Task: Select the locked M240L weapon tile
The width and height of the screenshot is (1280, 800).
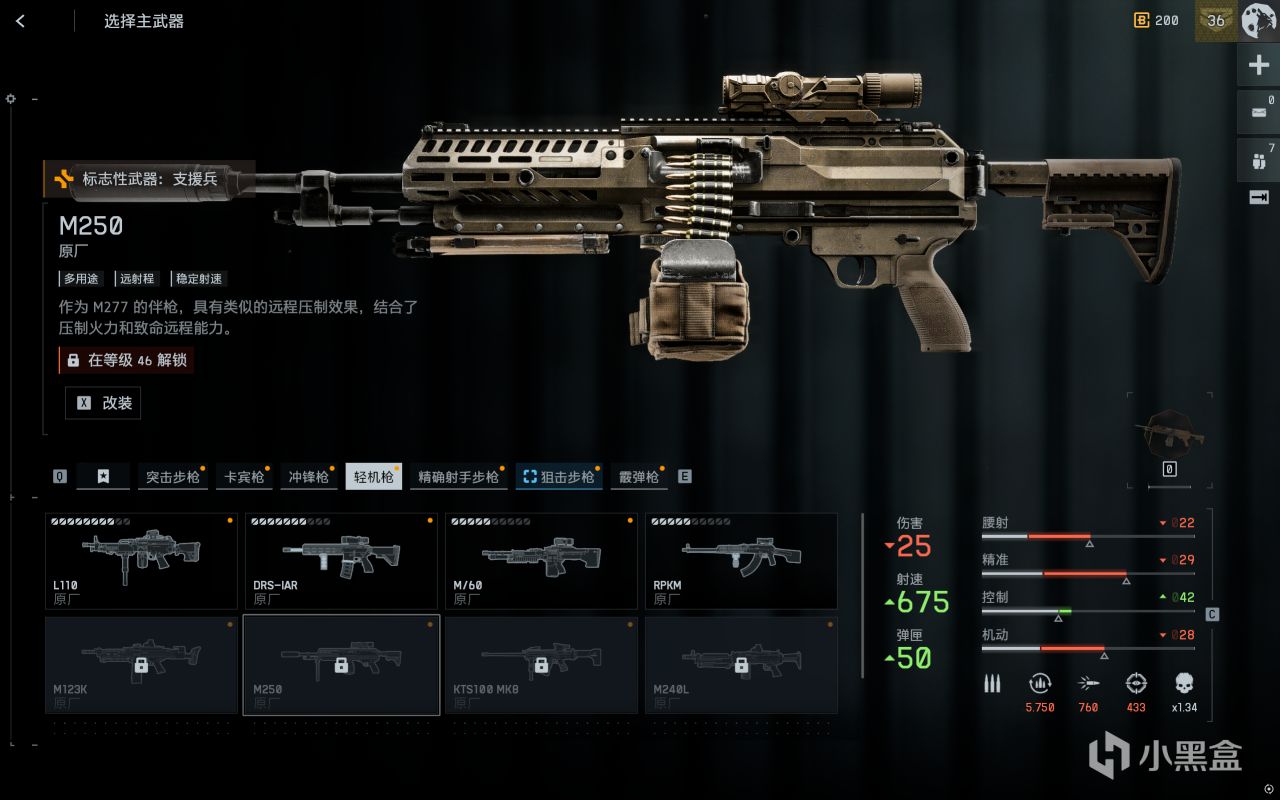Action: (741, 665)
